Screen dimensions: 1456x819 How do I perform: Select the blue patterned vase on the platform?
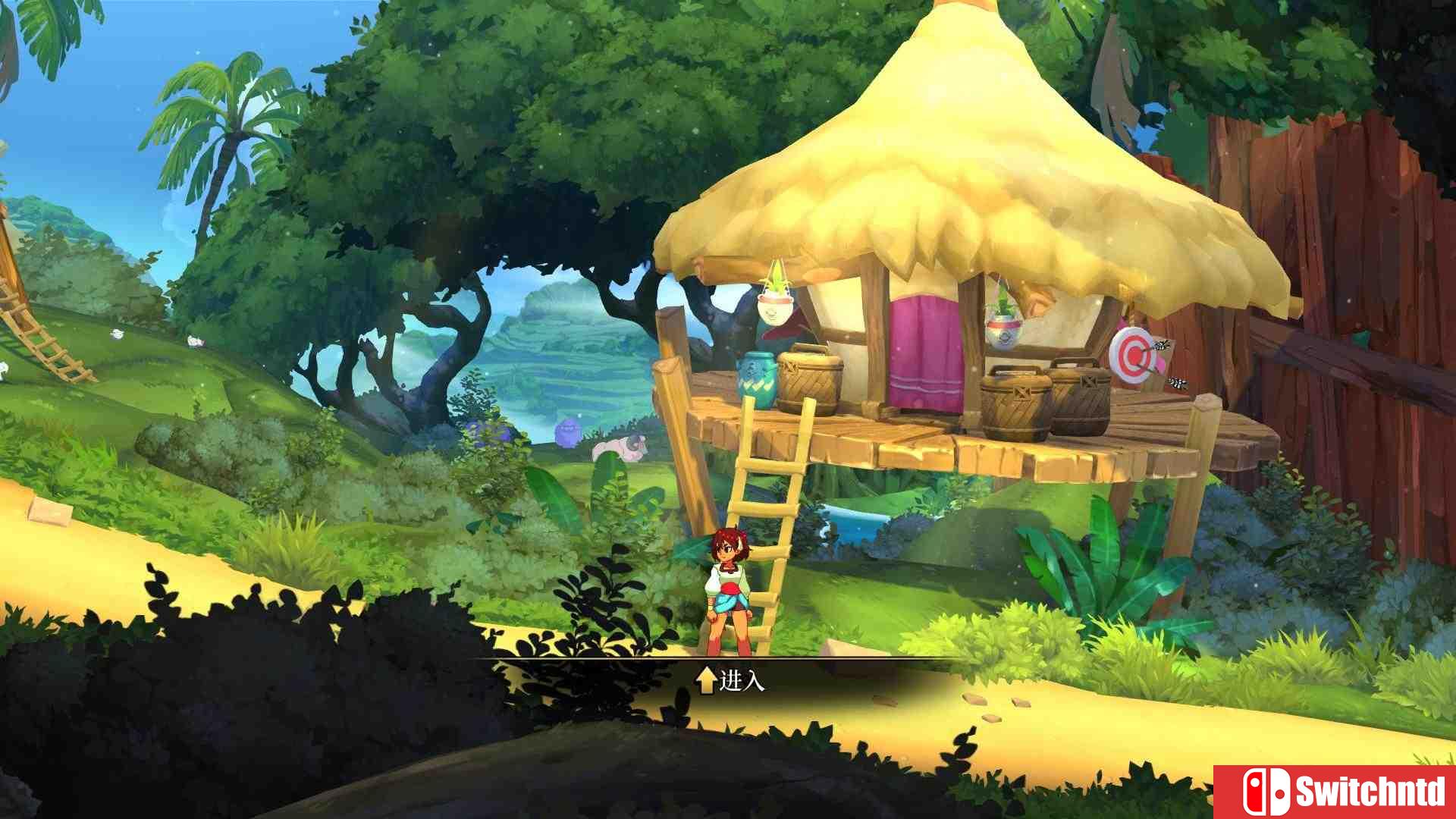click(758, 379)
